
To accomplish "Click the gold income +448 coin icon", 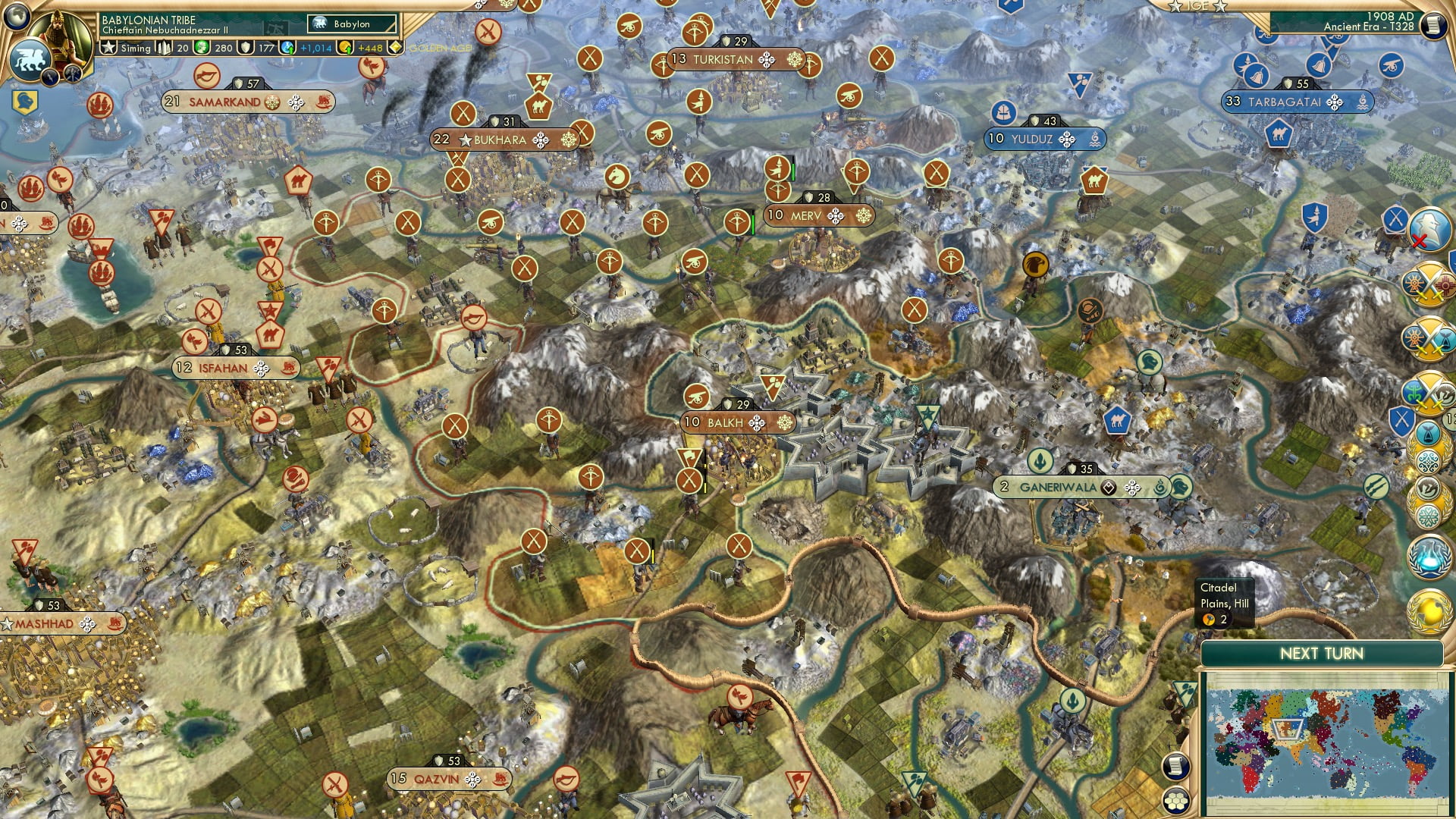I will [x=345, y=48].
